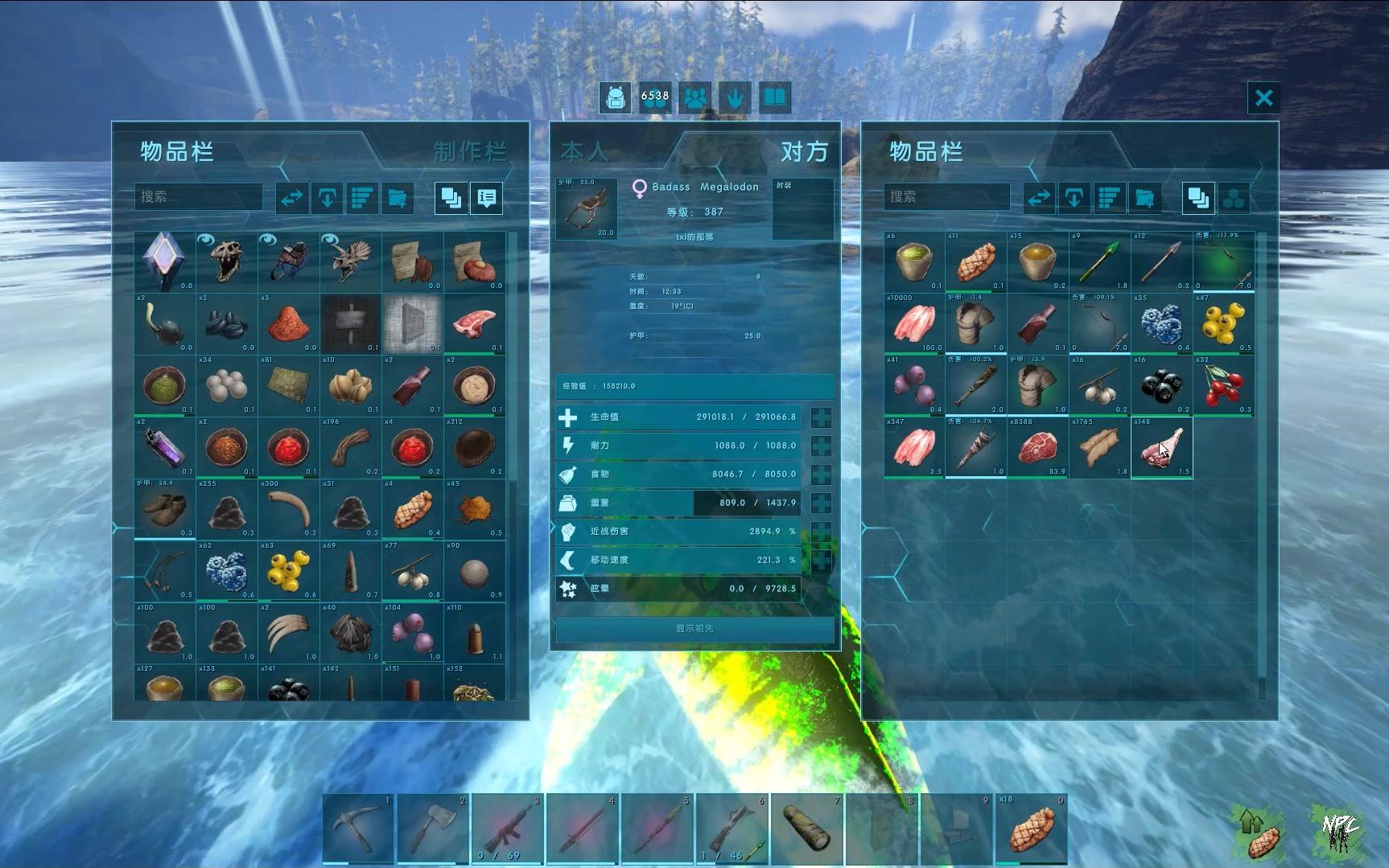Click the equipped saddle slot
The width and height of the screenshot is (1389, 868).
(587, 208)
